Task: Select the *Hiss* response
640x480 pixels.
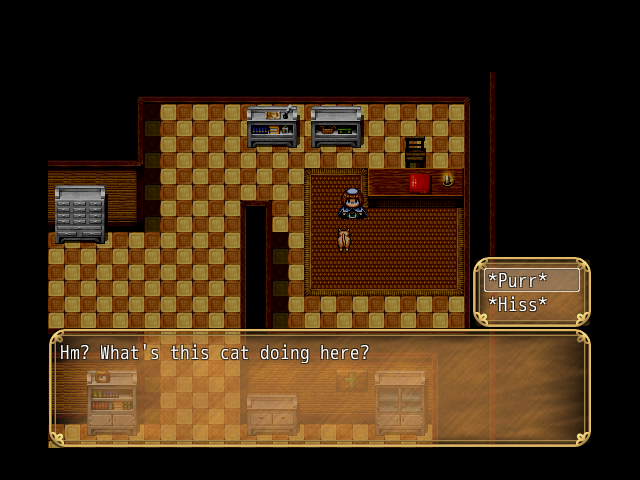Action: pyautogui.click(x=531, y=305)
